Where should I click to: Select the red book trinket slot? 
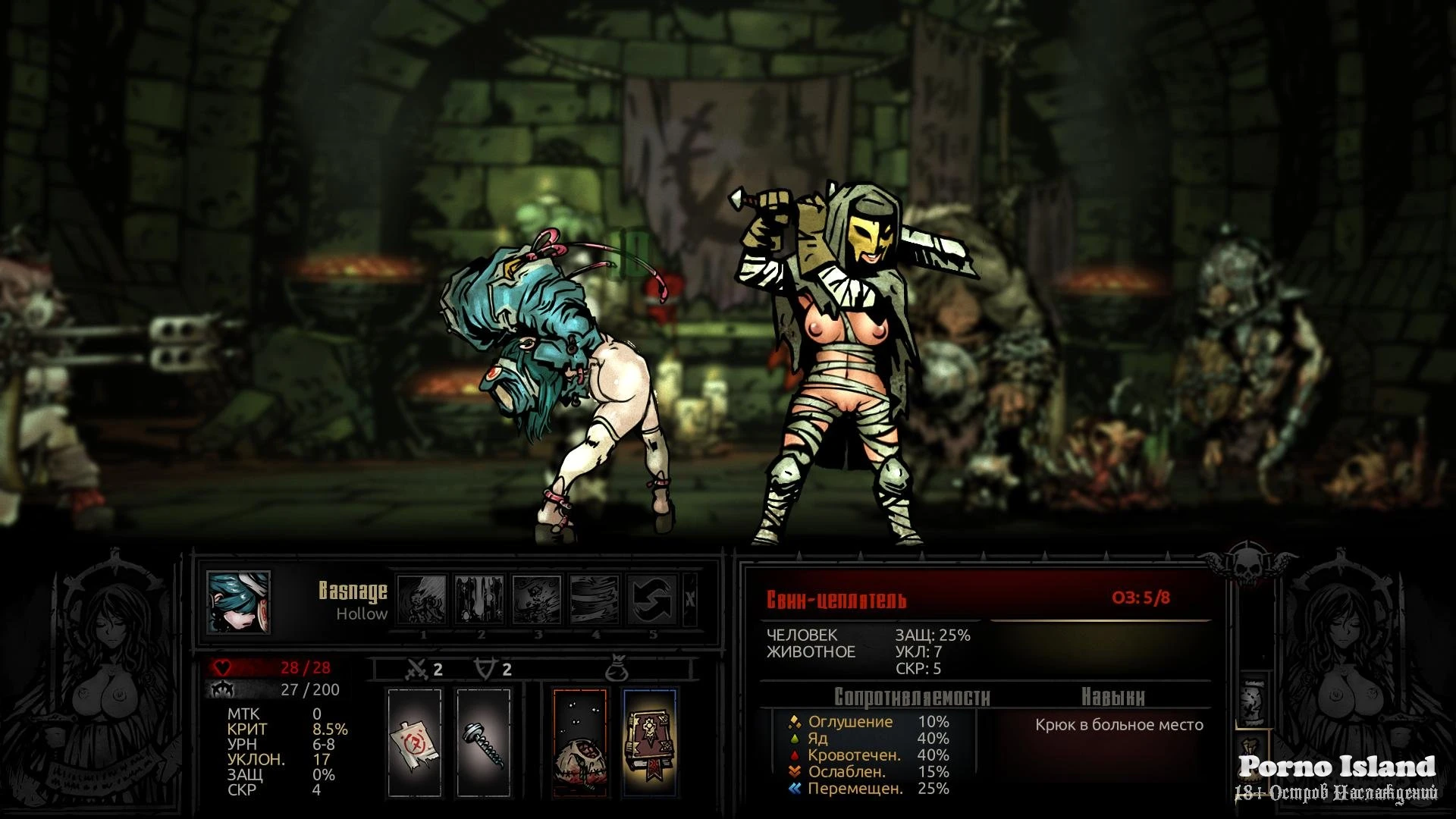pyautogui.click(x=649, y=742)
